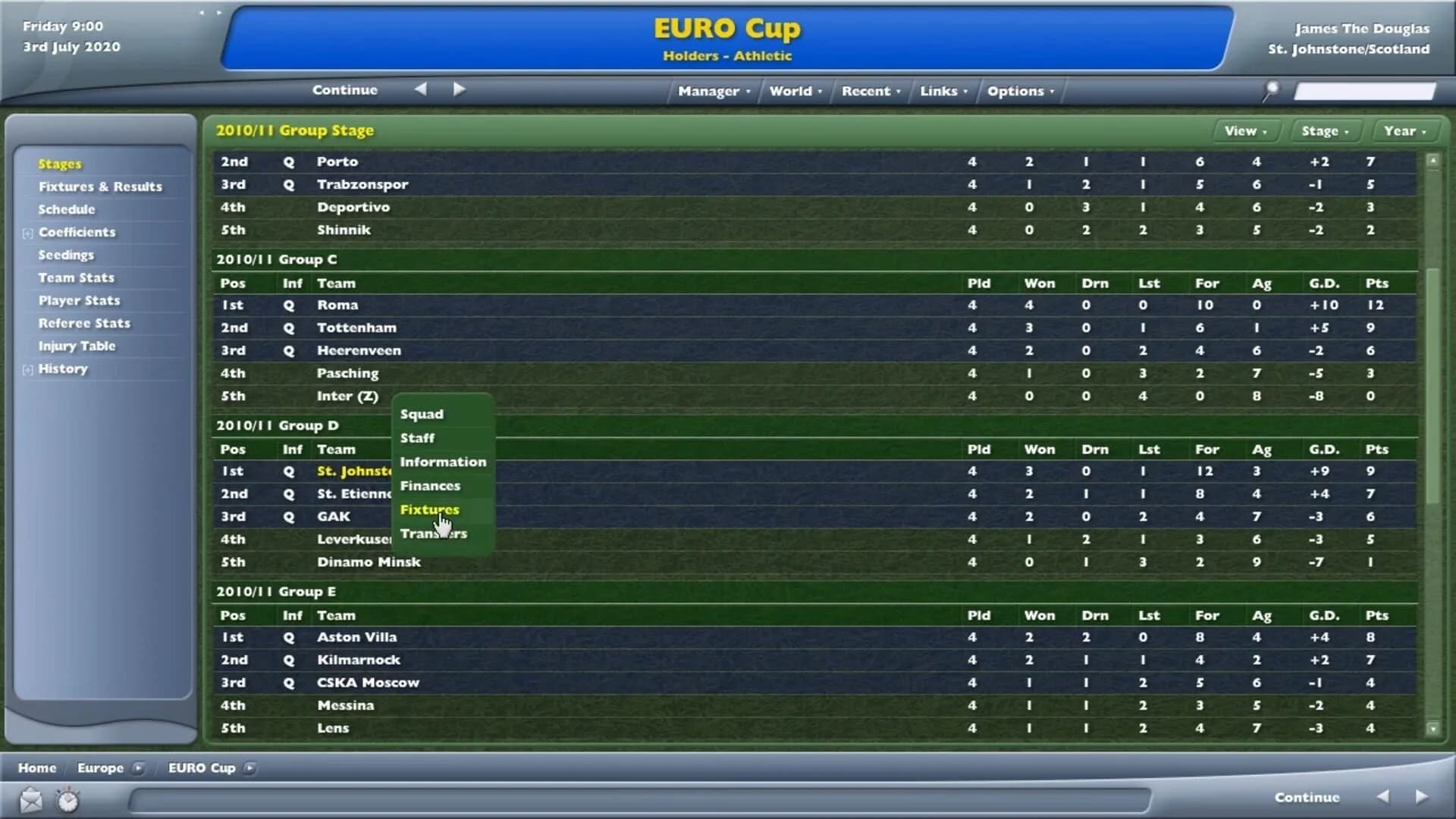Open the Stage dropdown
The height and width of the screenshot is (819, 1456).
pos(1326,130)
